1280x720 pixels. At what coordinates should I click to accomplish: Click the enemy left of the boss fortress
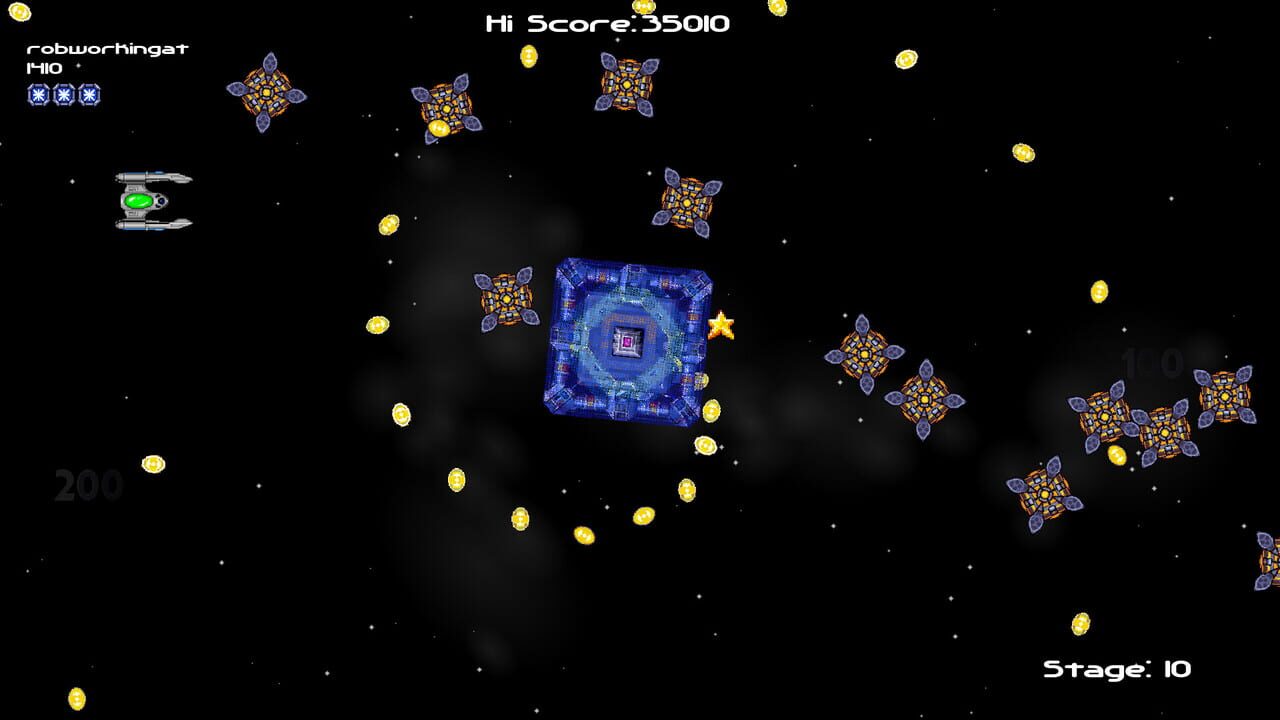(x=508, y=297)
